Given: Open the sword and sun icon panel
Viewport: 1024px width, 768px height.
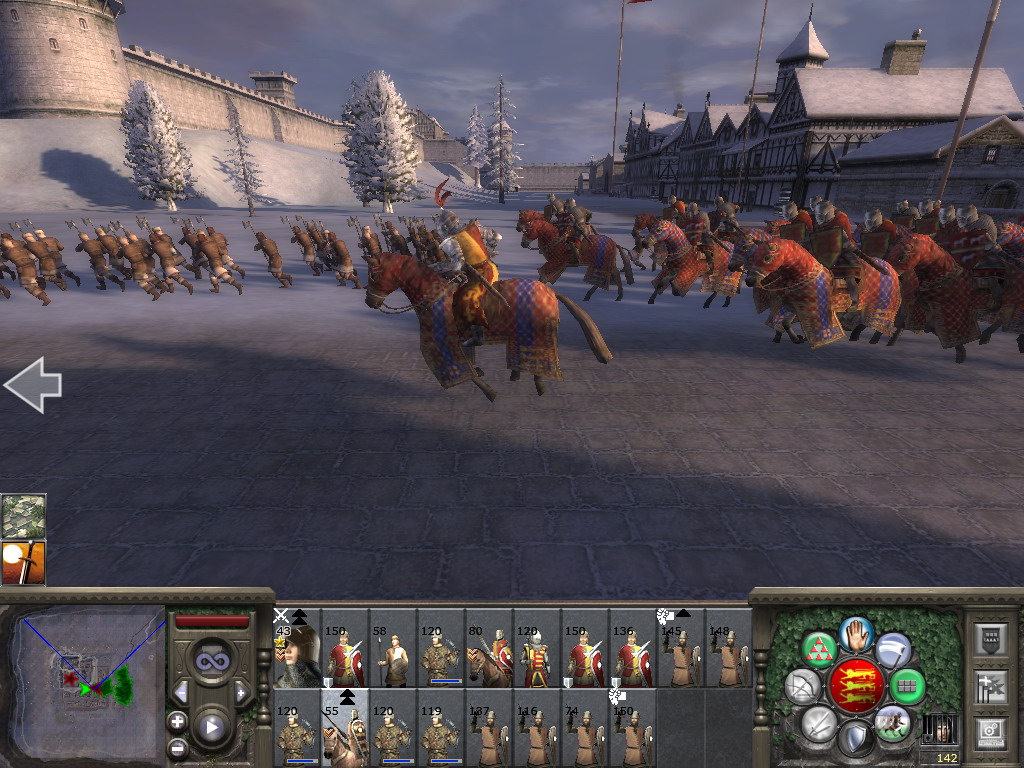Looking at the screenshot, I should coord(24,562).
